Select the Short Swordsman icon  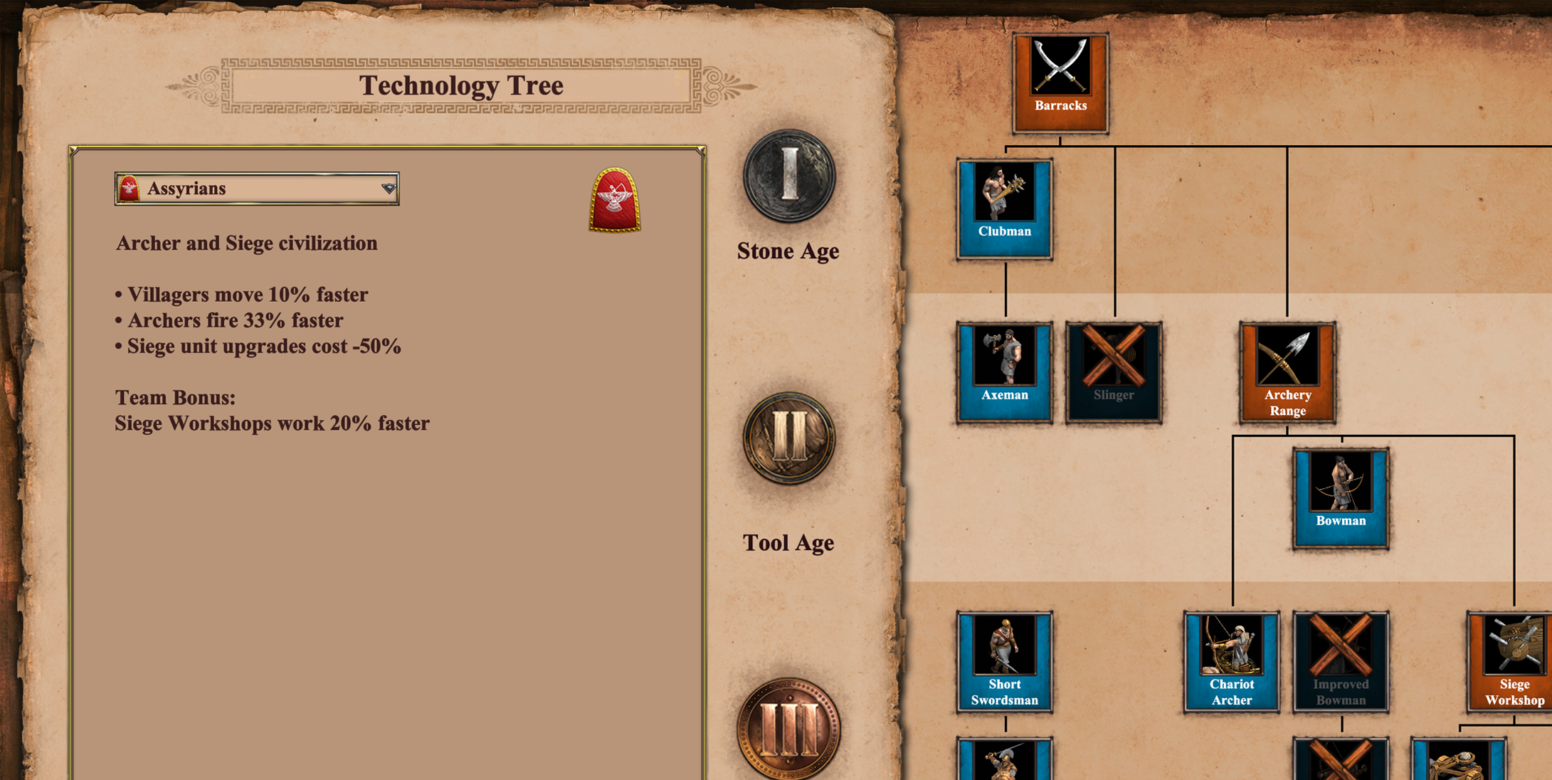[x=1004, y=661]
